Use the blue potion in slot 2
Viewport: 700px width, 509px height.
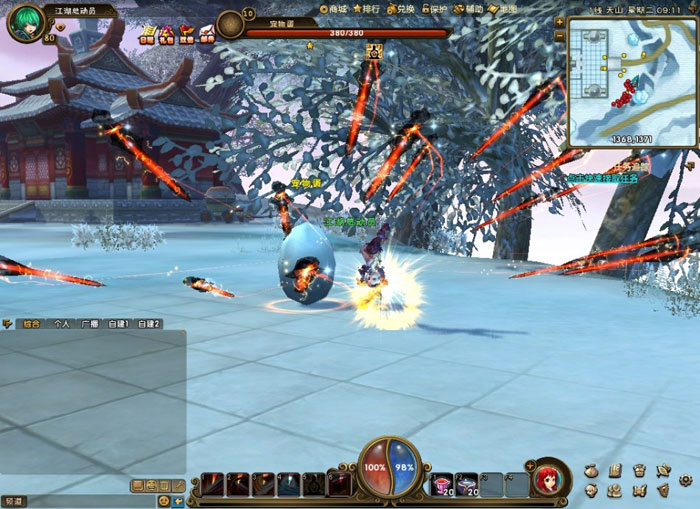(466, 485)
